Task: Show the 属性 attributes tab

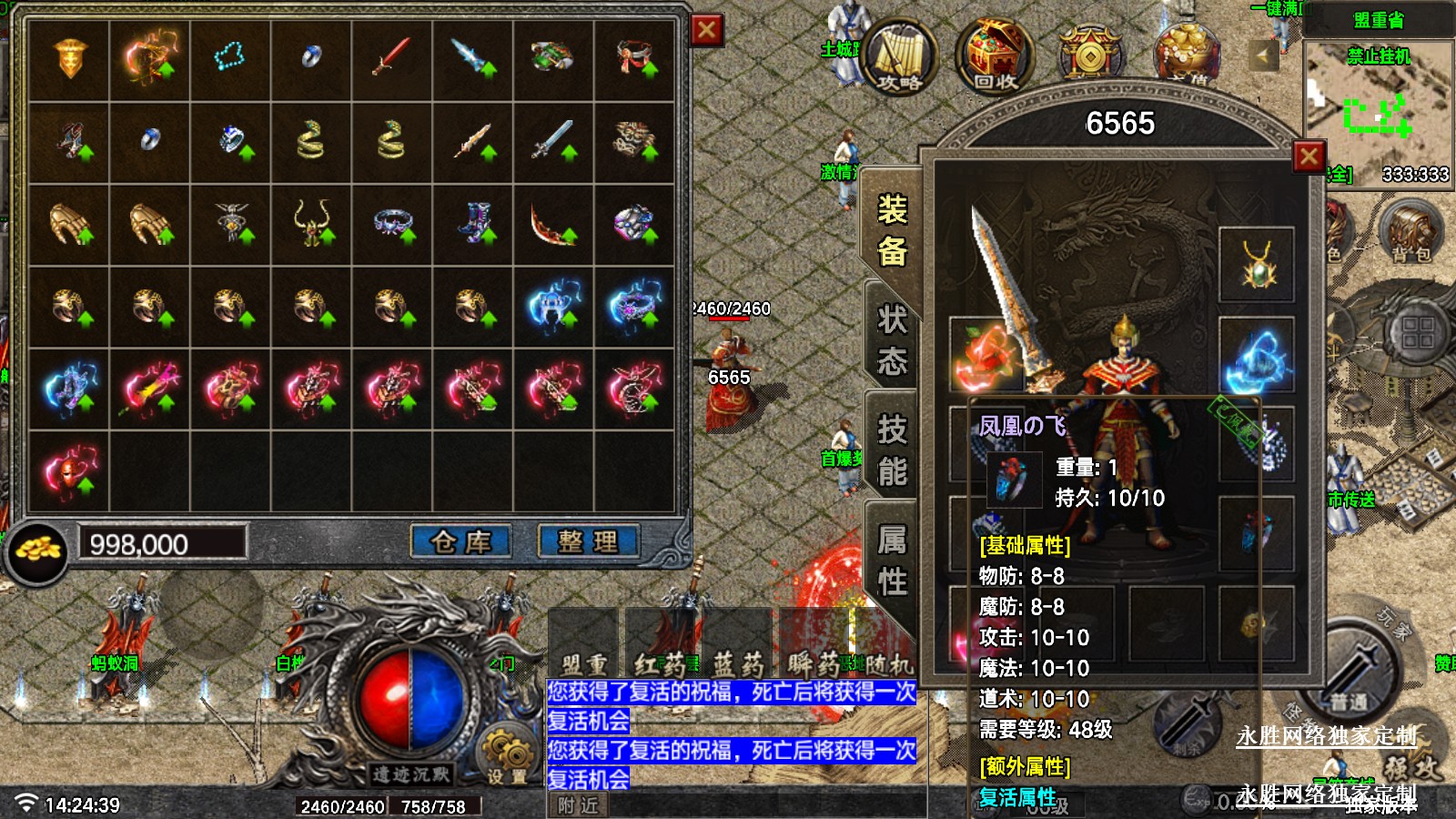Action: (892, 560)
